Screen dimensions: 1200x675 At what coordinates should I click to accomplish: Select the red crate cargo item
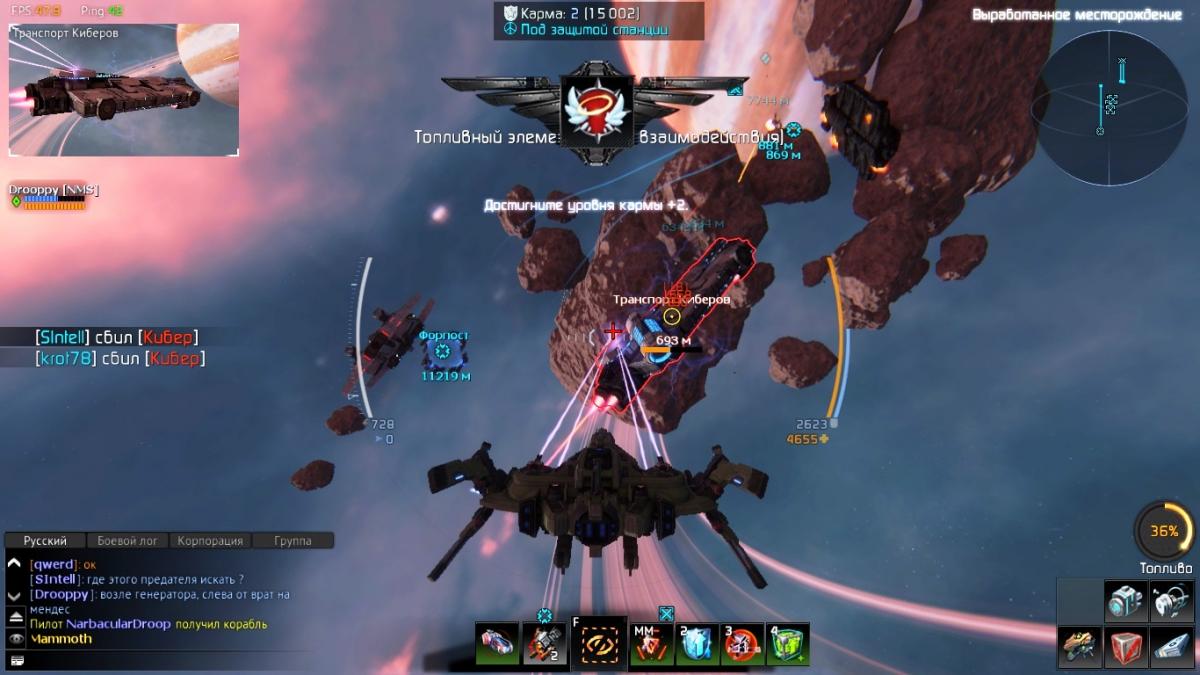click(x=1126, y=647)
